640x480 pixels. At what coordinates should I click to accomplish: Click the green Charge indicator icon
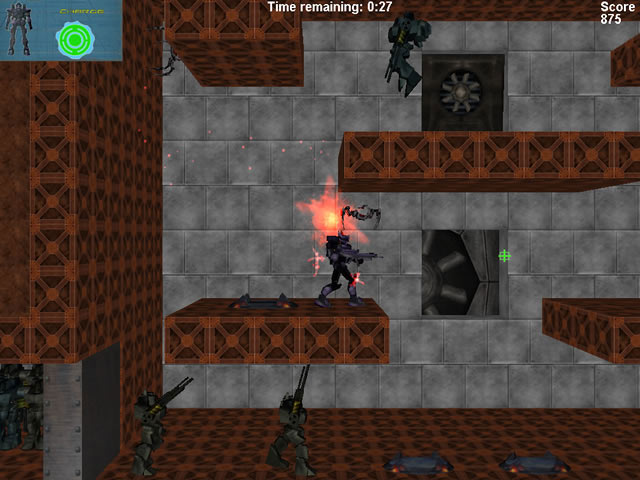pos(74,38)
